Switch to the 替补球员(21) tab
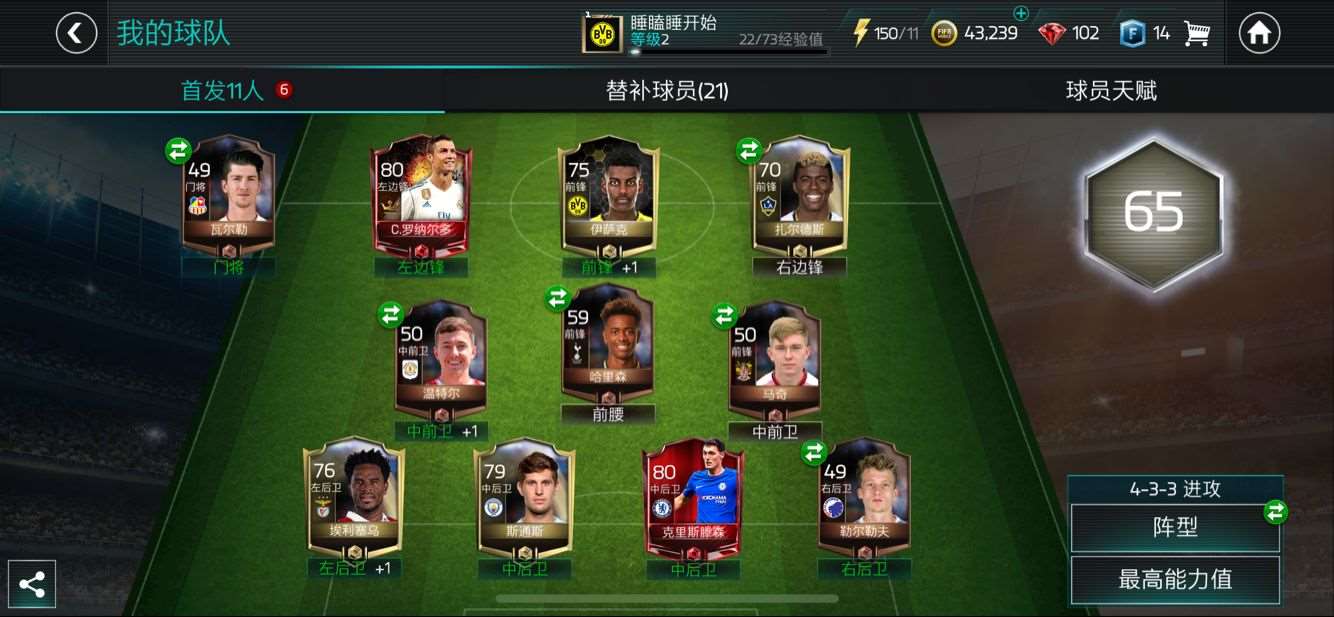Viewport: 1334px width, 617px height. (667, 91)
